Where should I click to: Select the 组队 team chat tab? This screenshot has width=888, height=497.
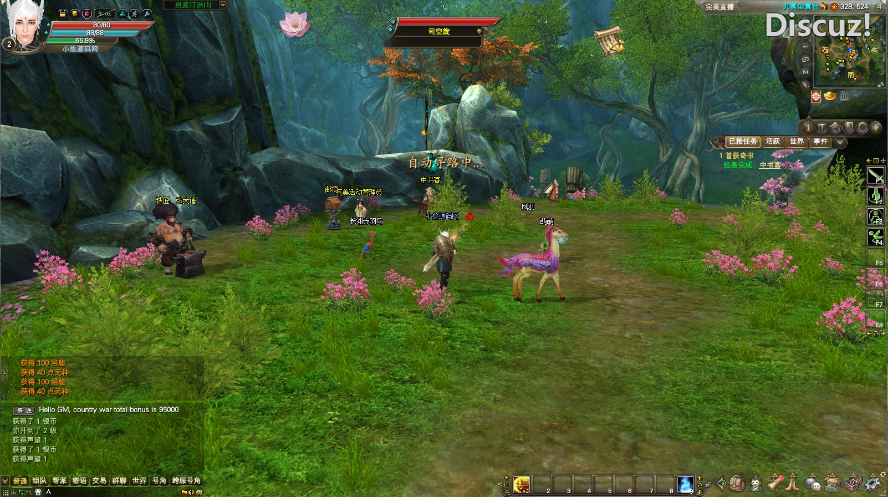40,481
